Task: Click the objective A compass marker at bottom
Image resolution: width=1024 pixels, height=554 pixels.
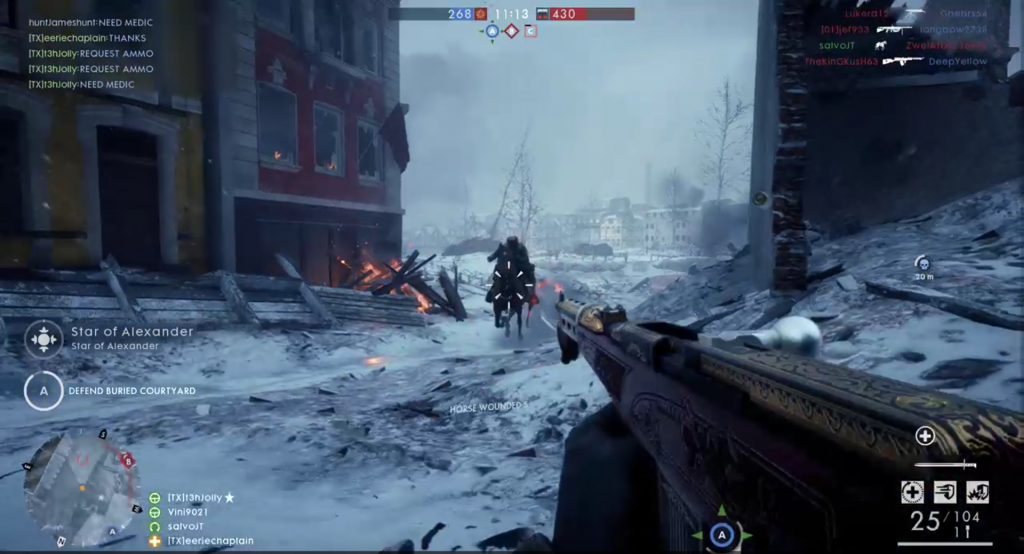Action: pos(721,537)
